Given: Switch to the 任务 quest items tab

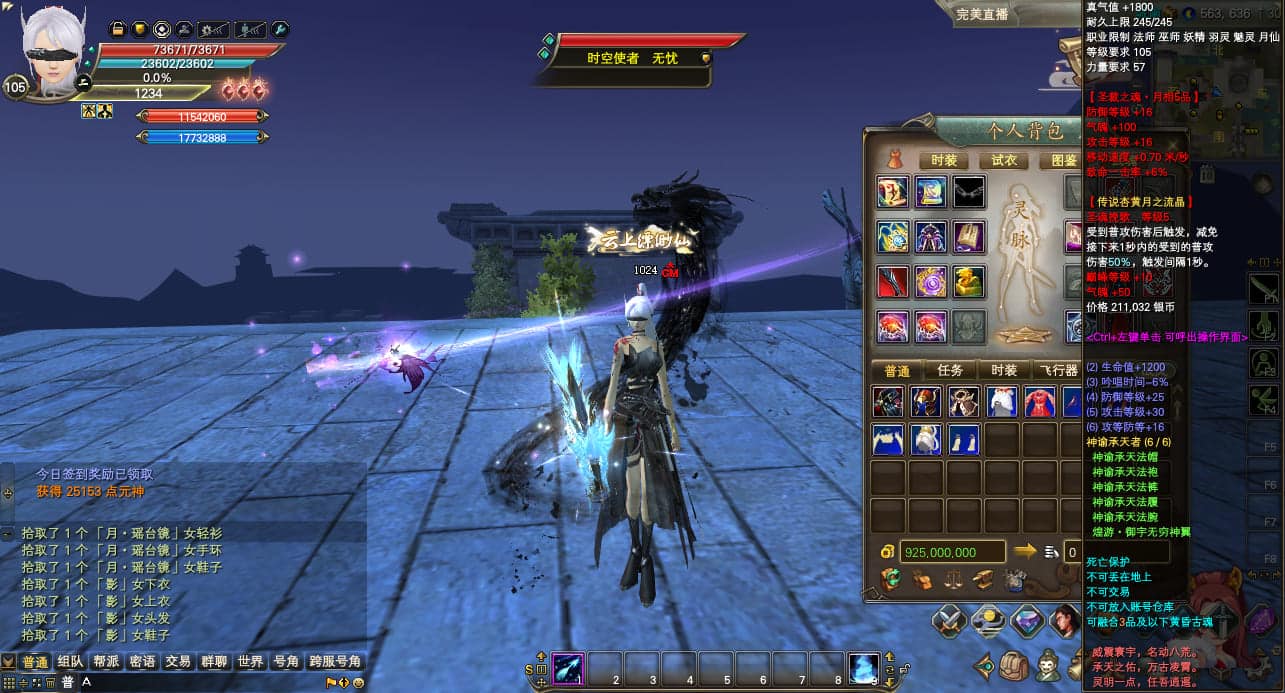Looking at the screenshot, I should [956, 370].
